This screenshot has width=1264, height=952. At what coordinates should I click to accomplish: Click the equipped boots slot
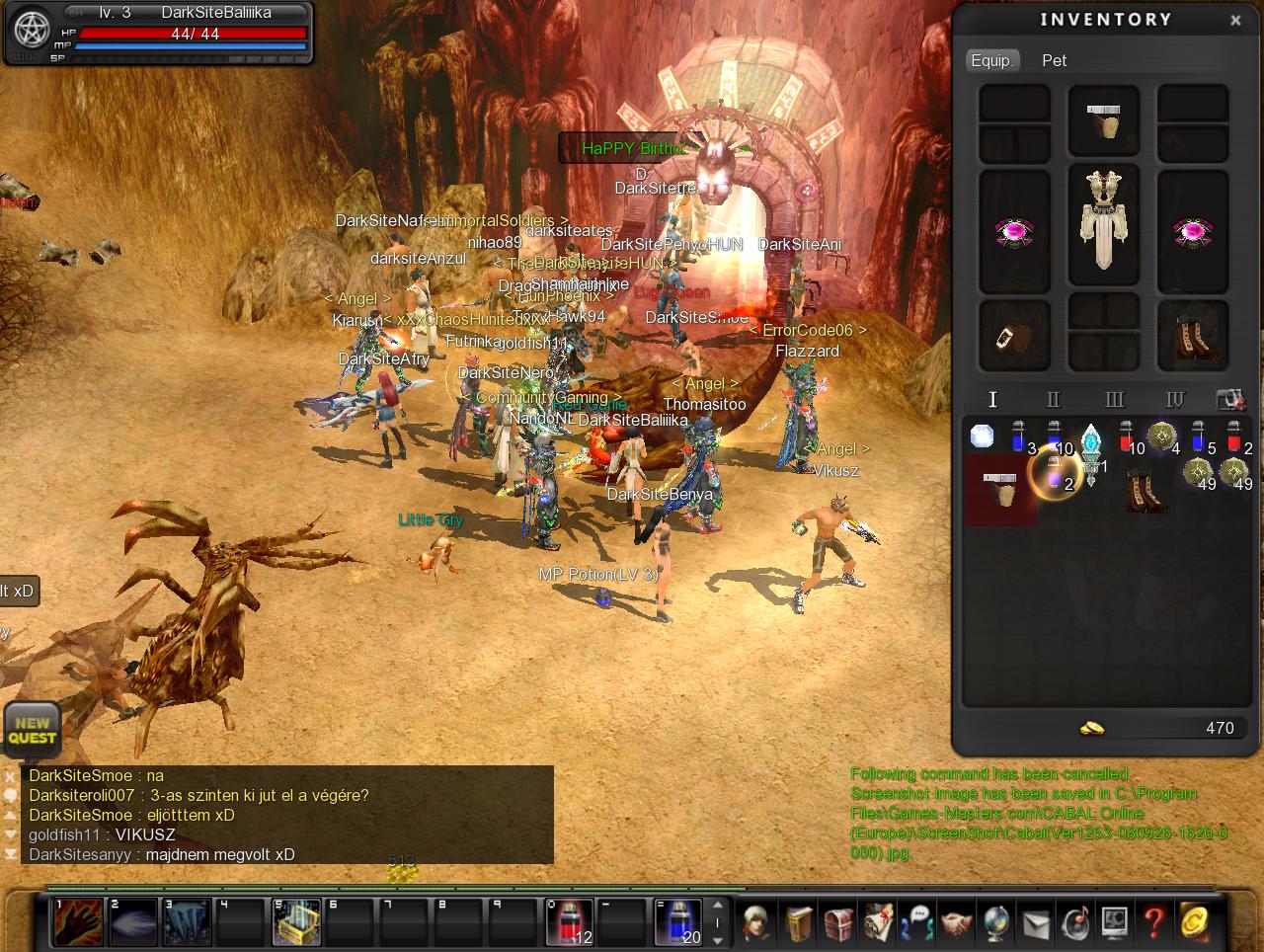(1193, 336)
